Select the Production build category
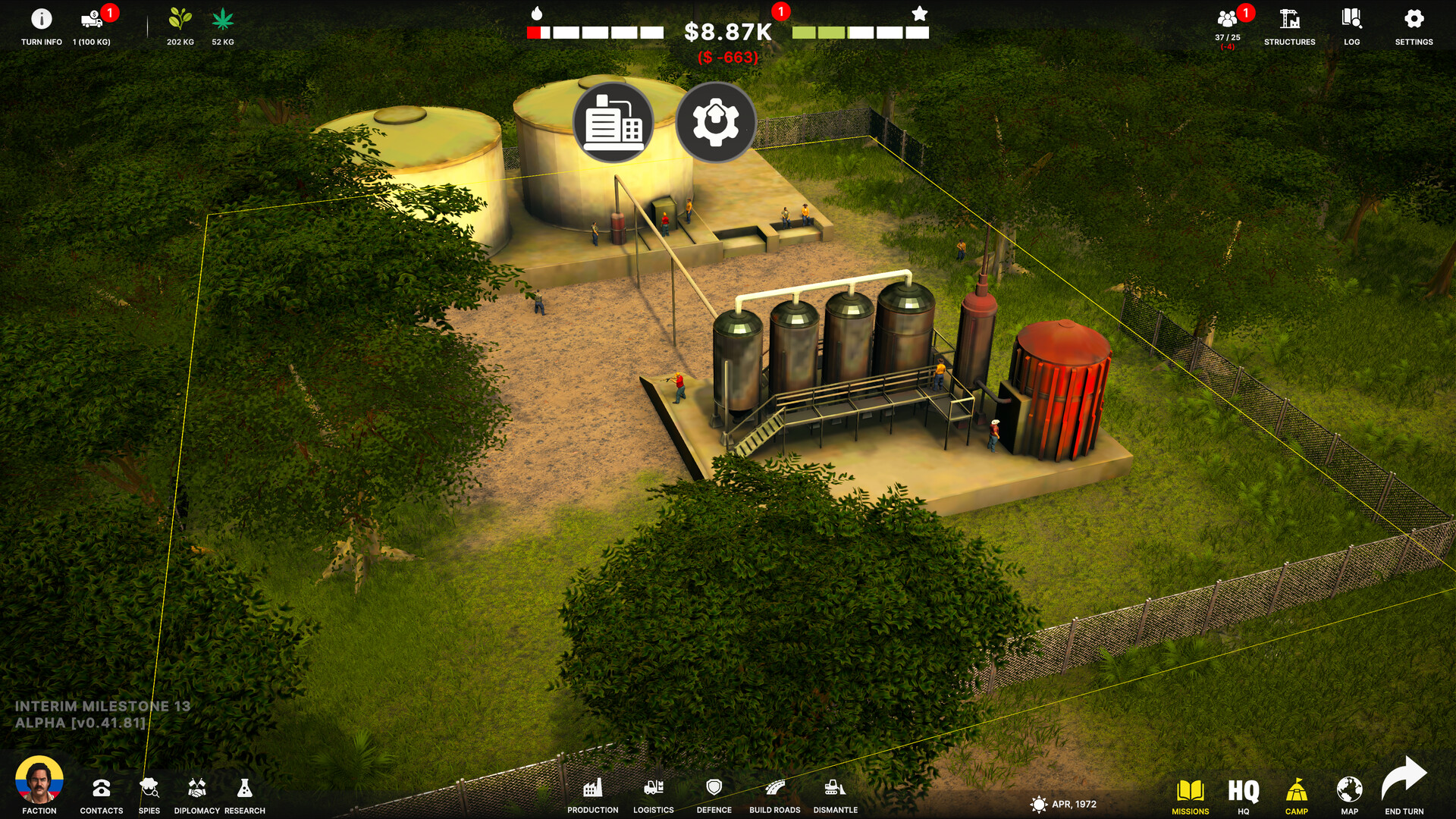The image size is (1456, 819). [x=593, y=790]
